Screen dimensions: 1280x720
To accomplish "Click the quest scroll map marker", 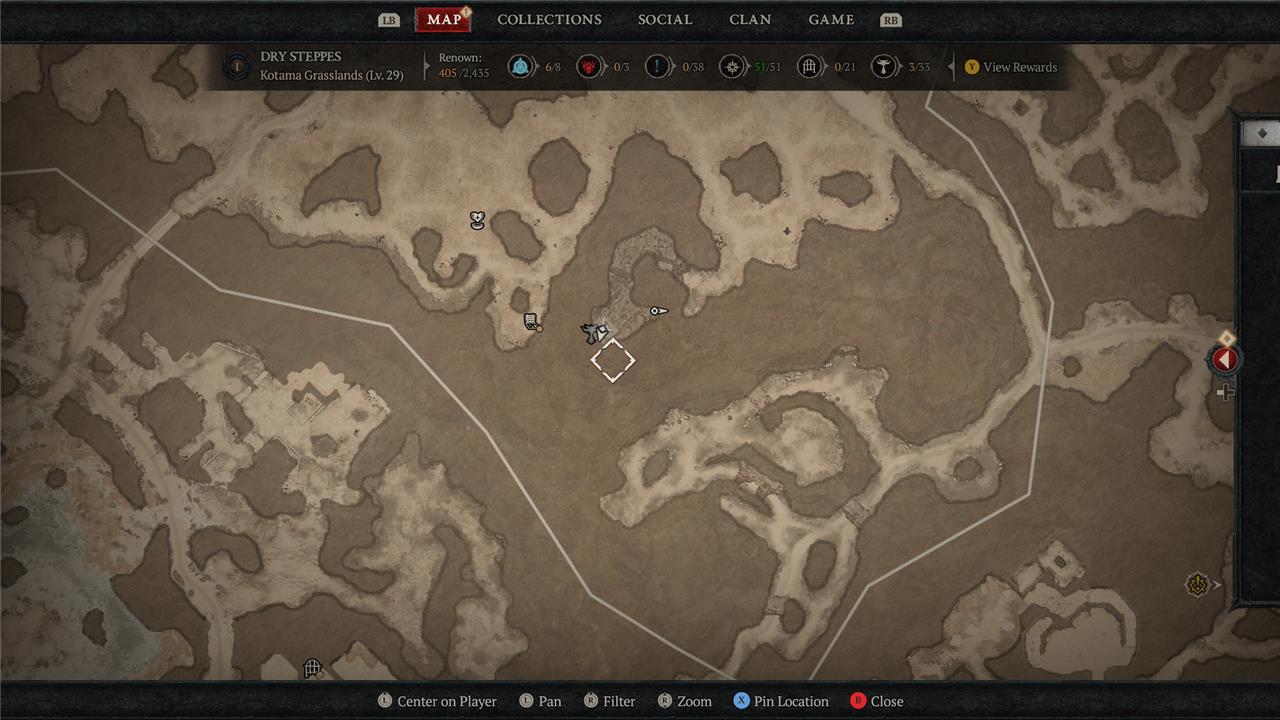I will point(532,322).
